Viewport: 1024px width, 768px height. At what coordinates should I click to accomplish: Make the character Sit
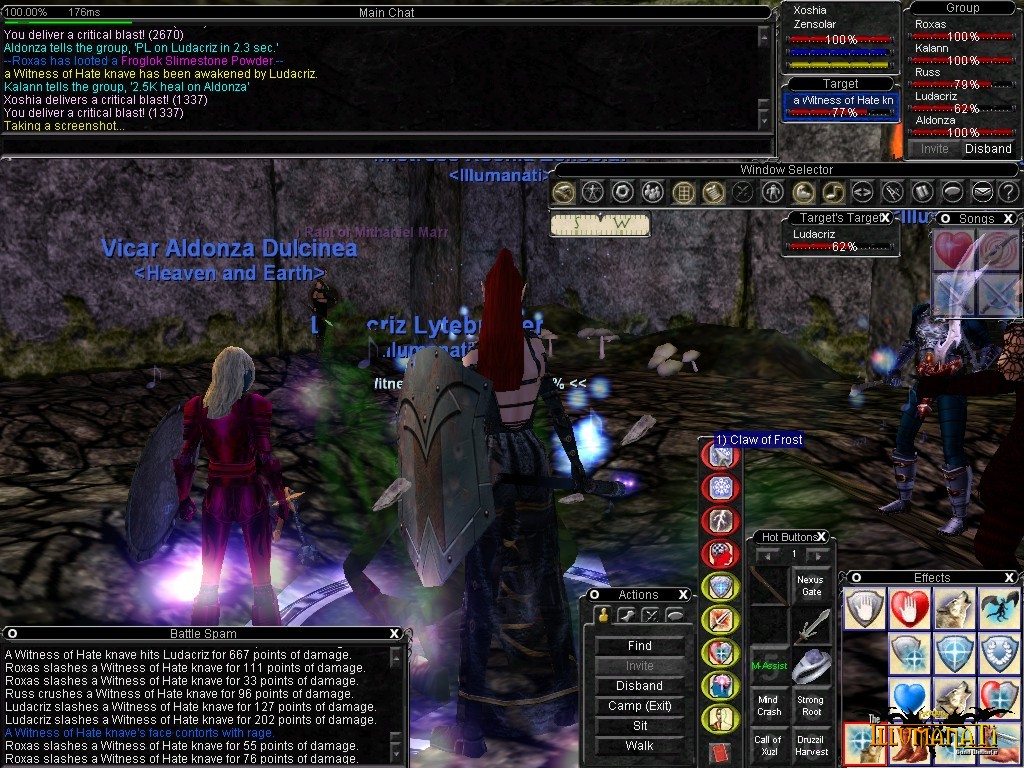coord(640,726)
